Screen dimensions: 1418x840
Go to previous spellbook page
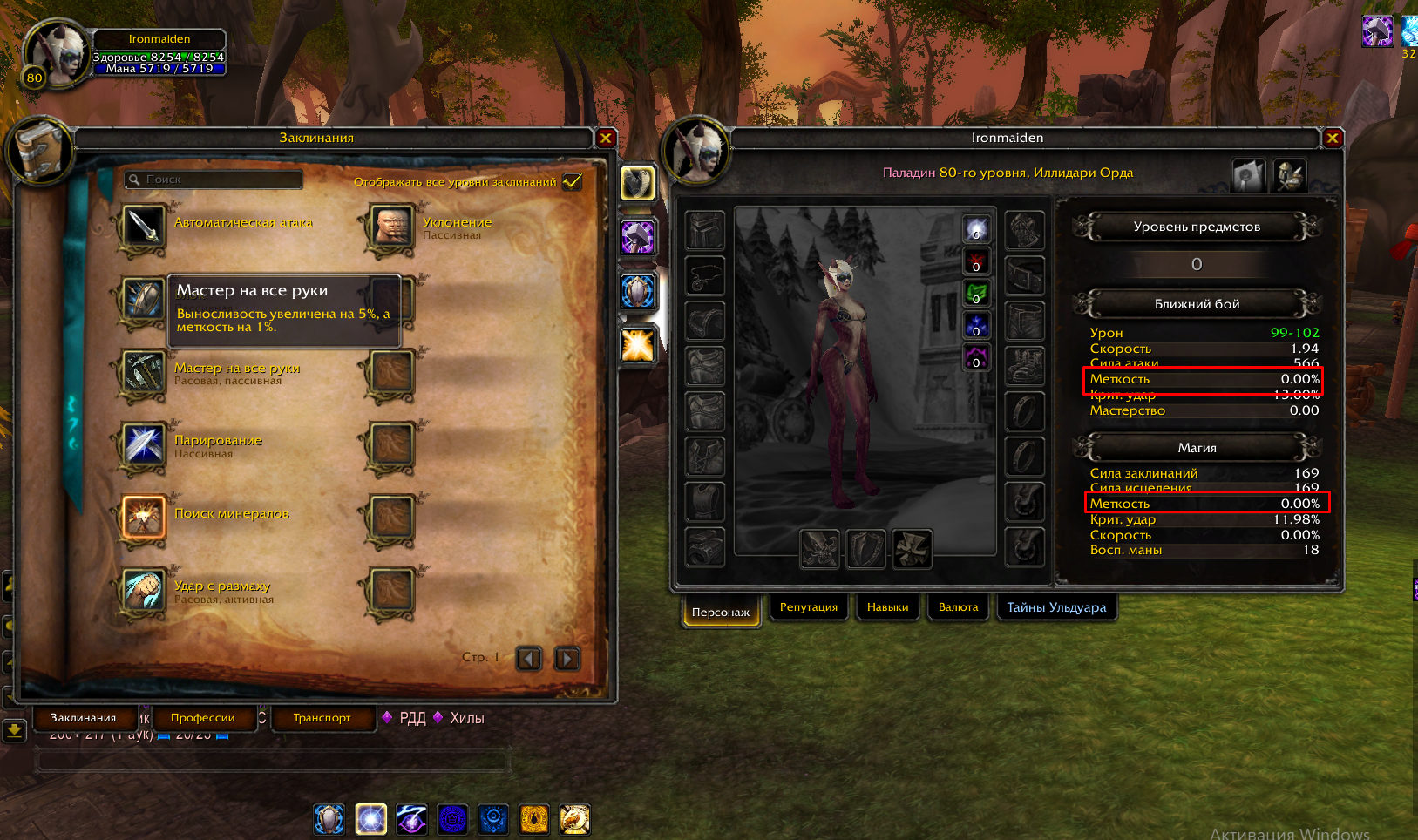tap(529, 659)
